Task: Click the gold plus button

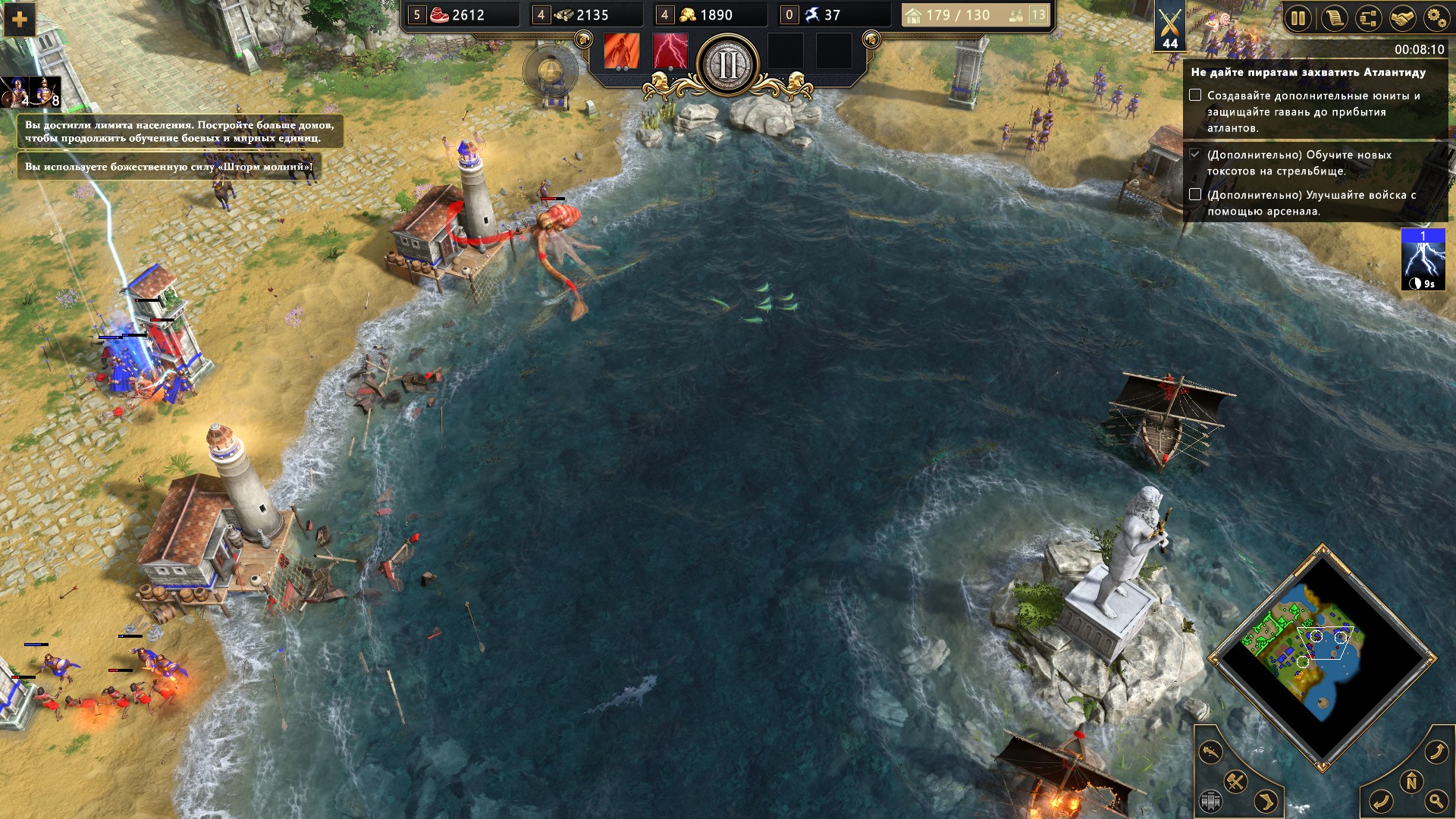Action: click(20, 20)
